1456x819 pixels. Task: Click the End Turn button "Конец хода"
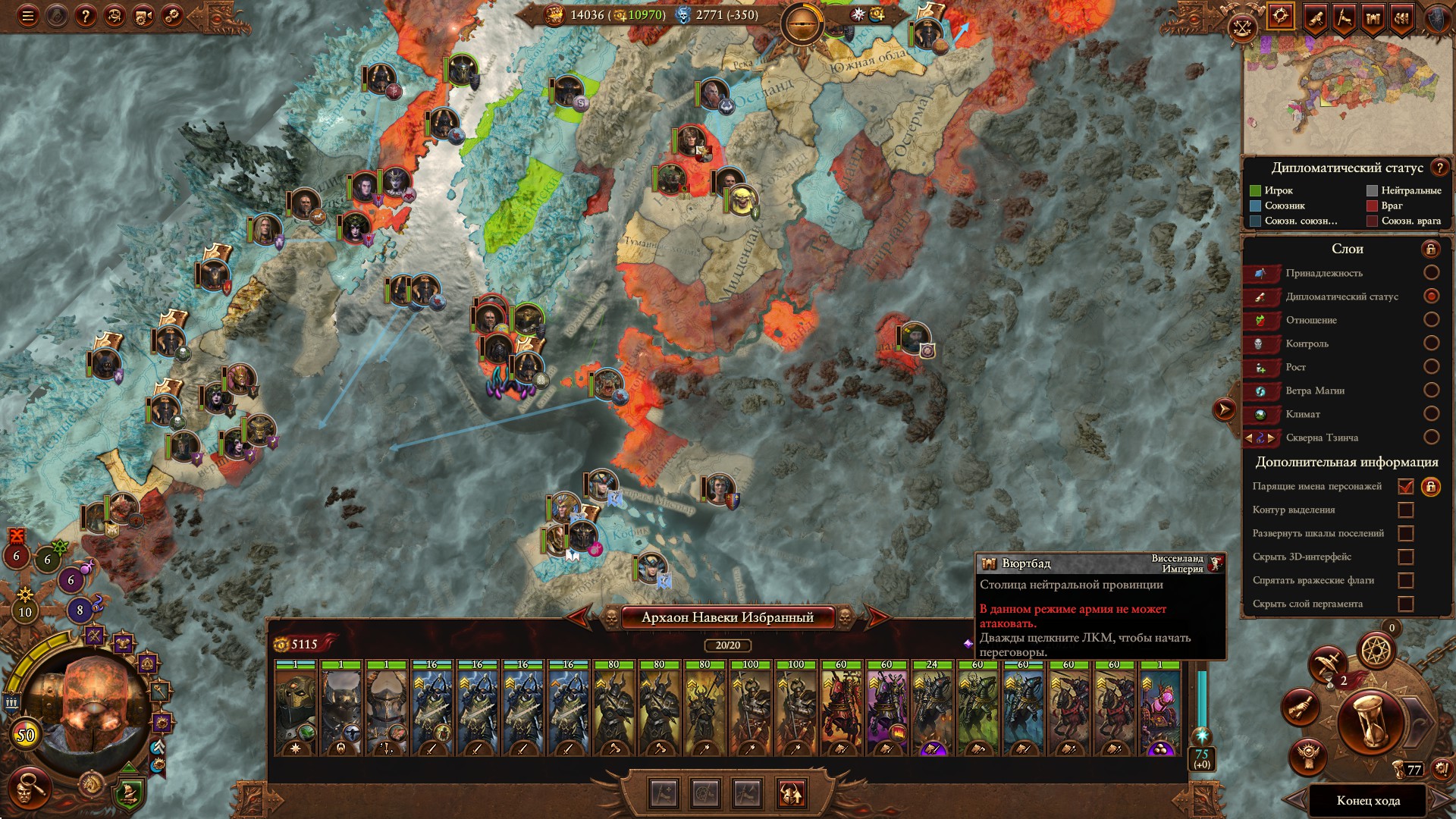pyautogui.click(x=1368, y=801)
